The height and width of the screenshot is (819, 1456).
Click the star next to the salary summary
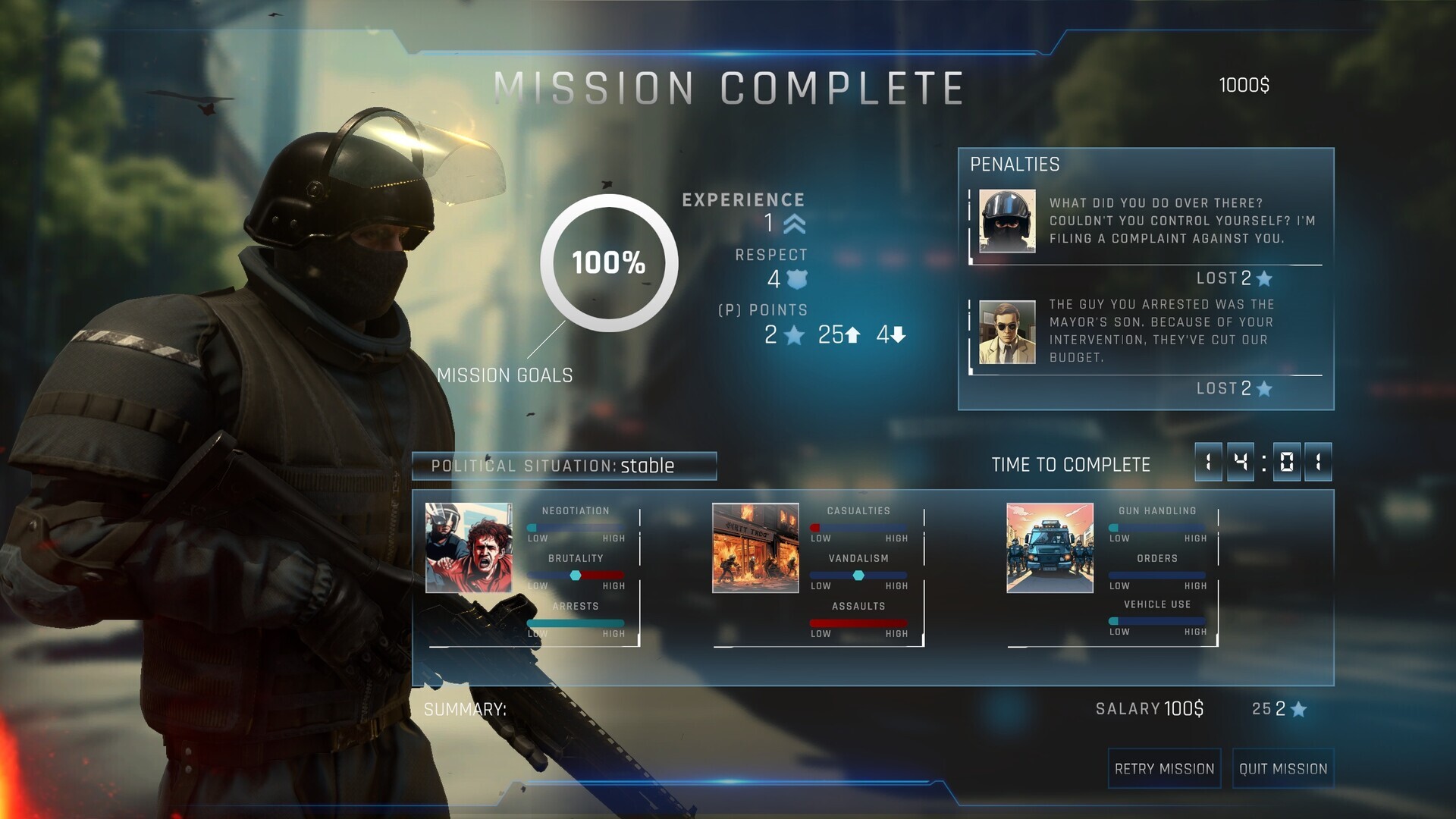(1300, 711)
